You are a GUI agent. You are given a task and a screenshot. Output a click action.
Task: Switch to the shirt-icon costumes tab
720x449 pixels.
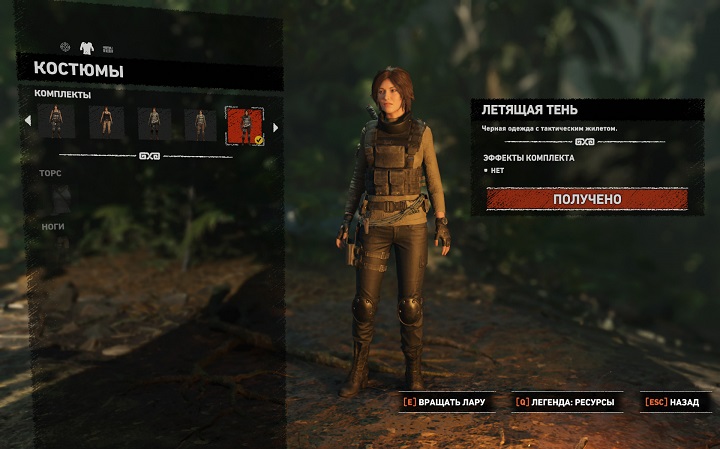tap(86, 47)
